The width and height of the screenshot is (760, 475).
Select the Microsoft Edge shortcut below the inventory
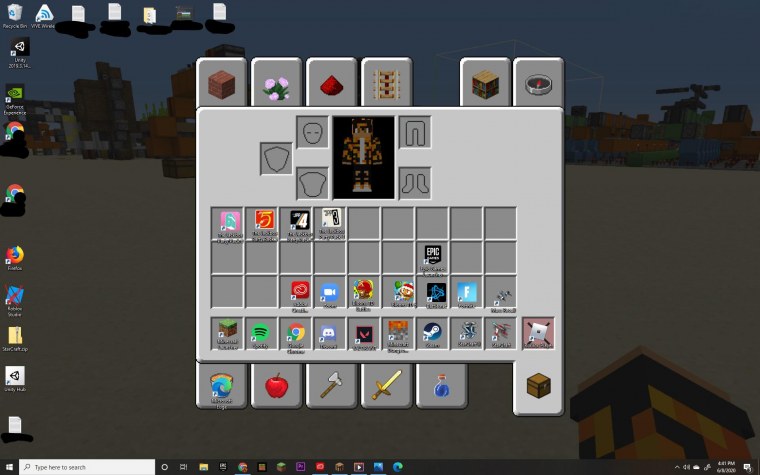tap(221, 385)
